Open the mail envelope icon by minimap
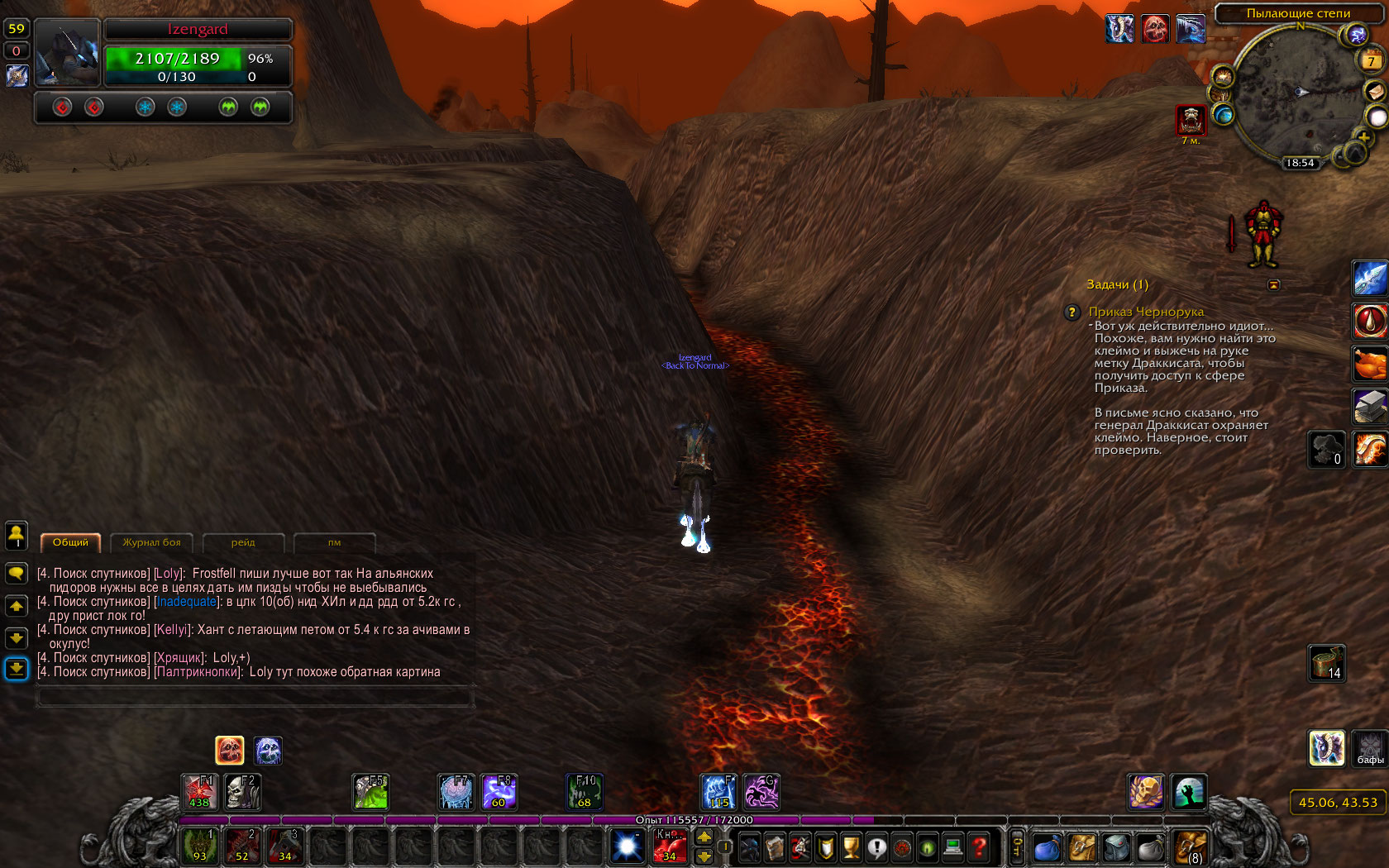Screen dimensions: 1389x868 coord(1375,90)
